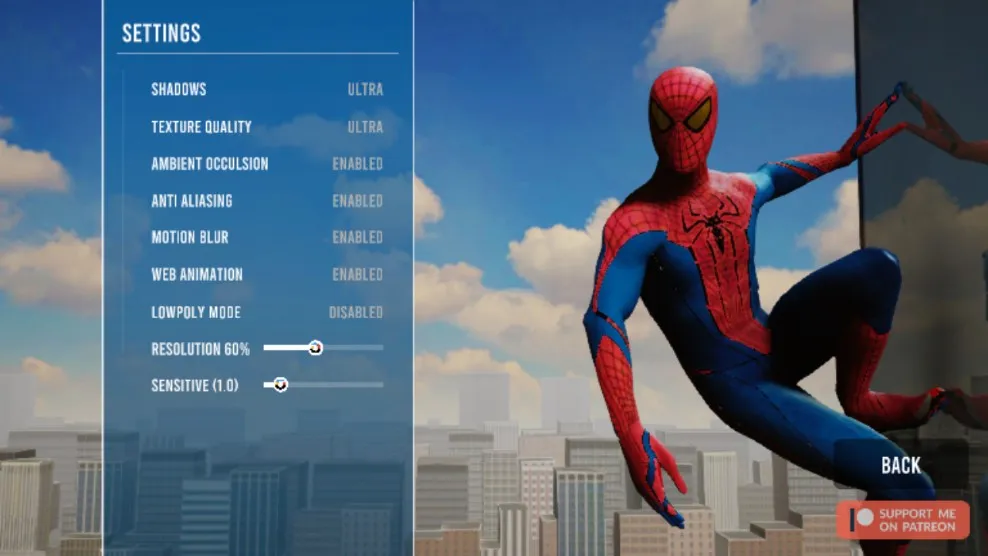The image size is (988, 556).
Task: Toggle the Ambient Occlusion option
Action: click(357, 164)
